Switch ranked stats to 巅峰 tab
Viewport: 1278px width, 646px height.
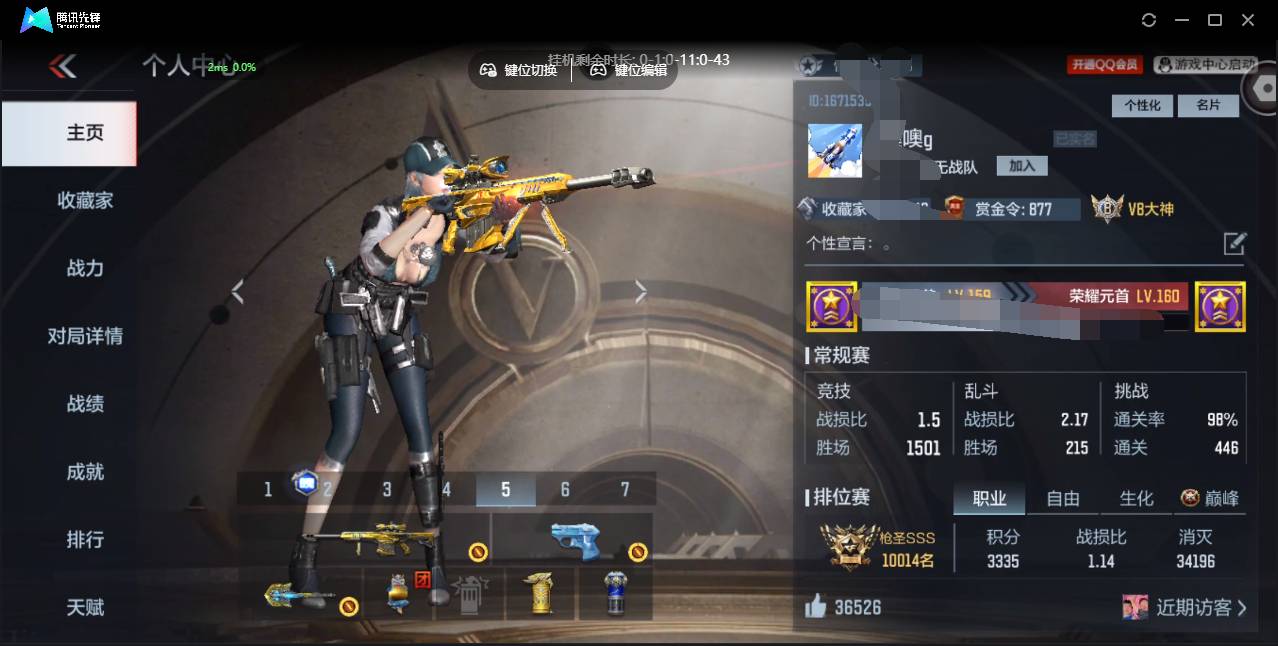[1210, 498]
